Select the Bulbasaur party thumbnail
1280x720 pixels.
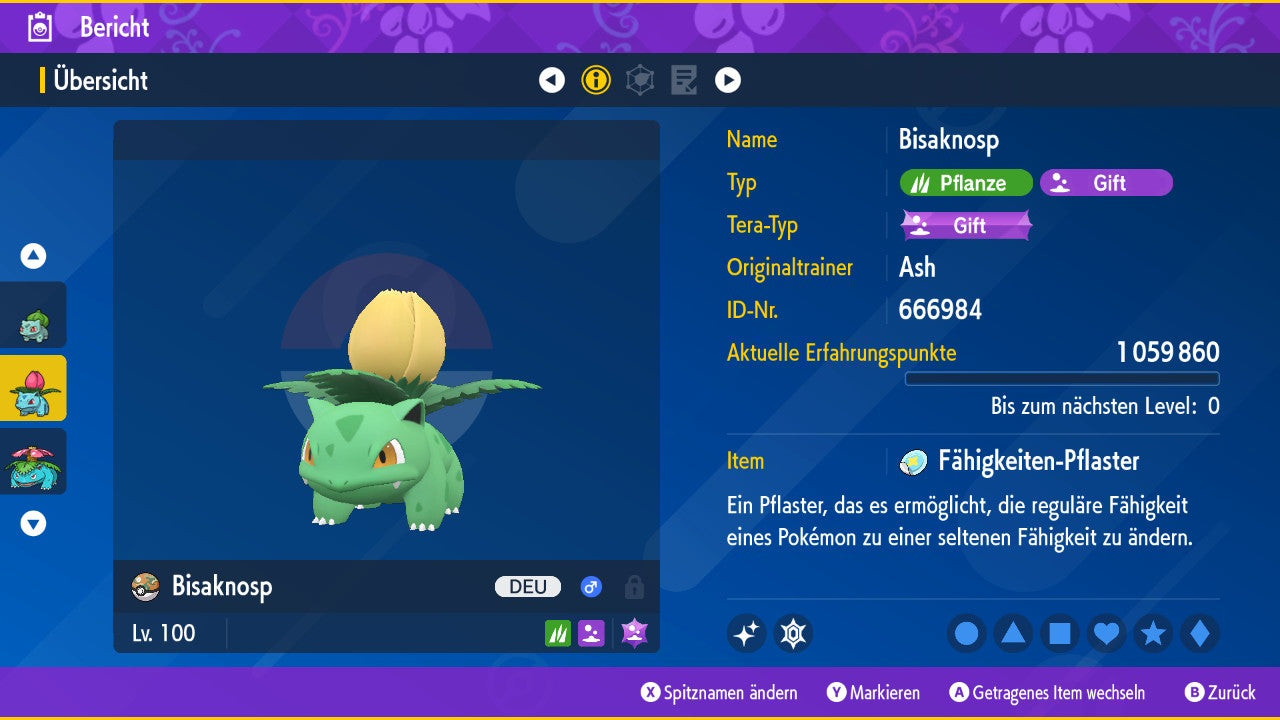[x=33, y=316]
